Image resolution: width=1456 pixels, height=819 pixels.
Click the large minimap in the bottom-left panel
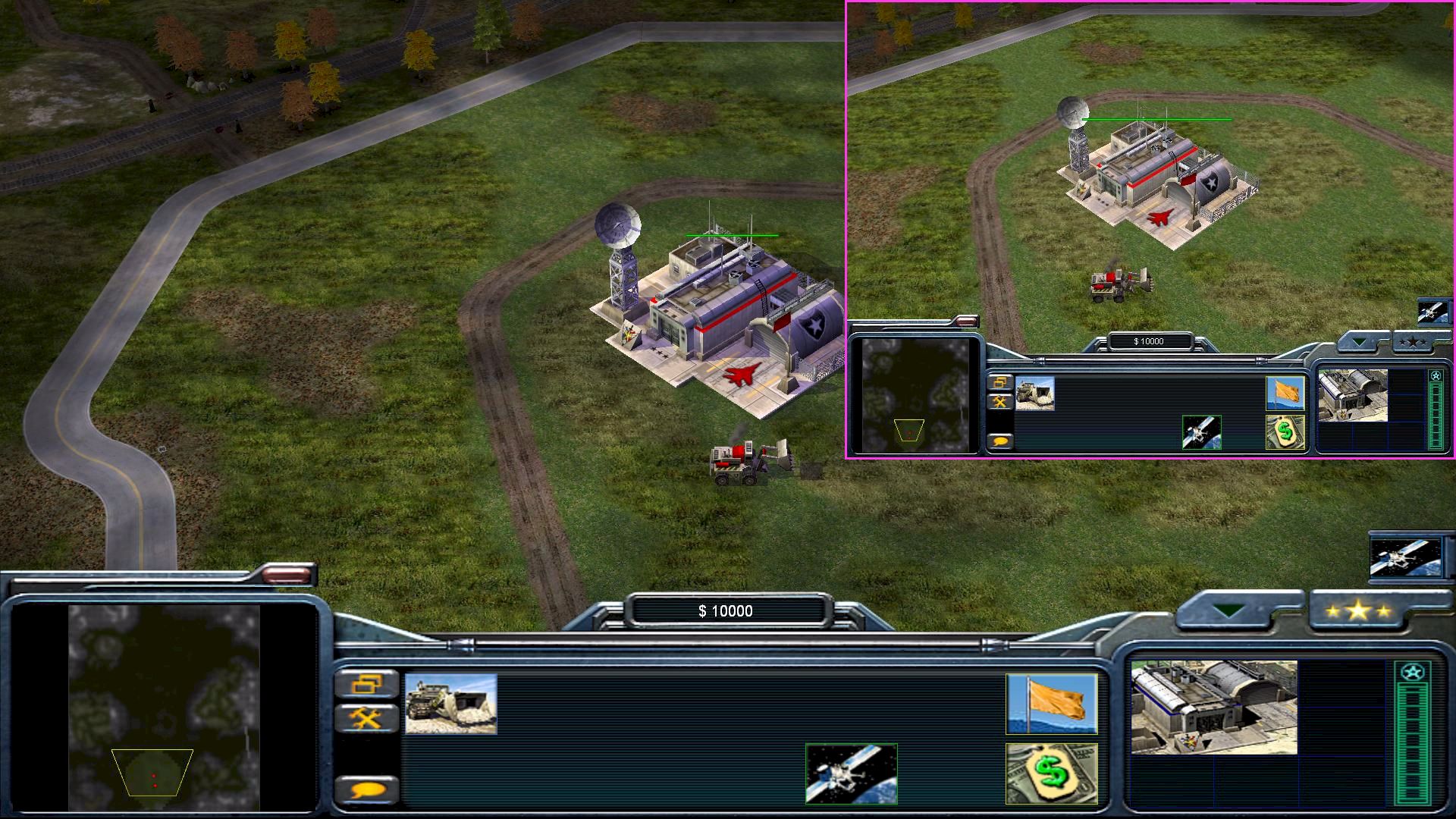pos(164,707)
